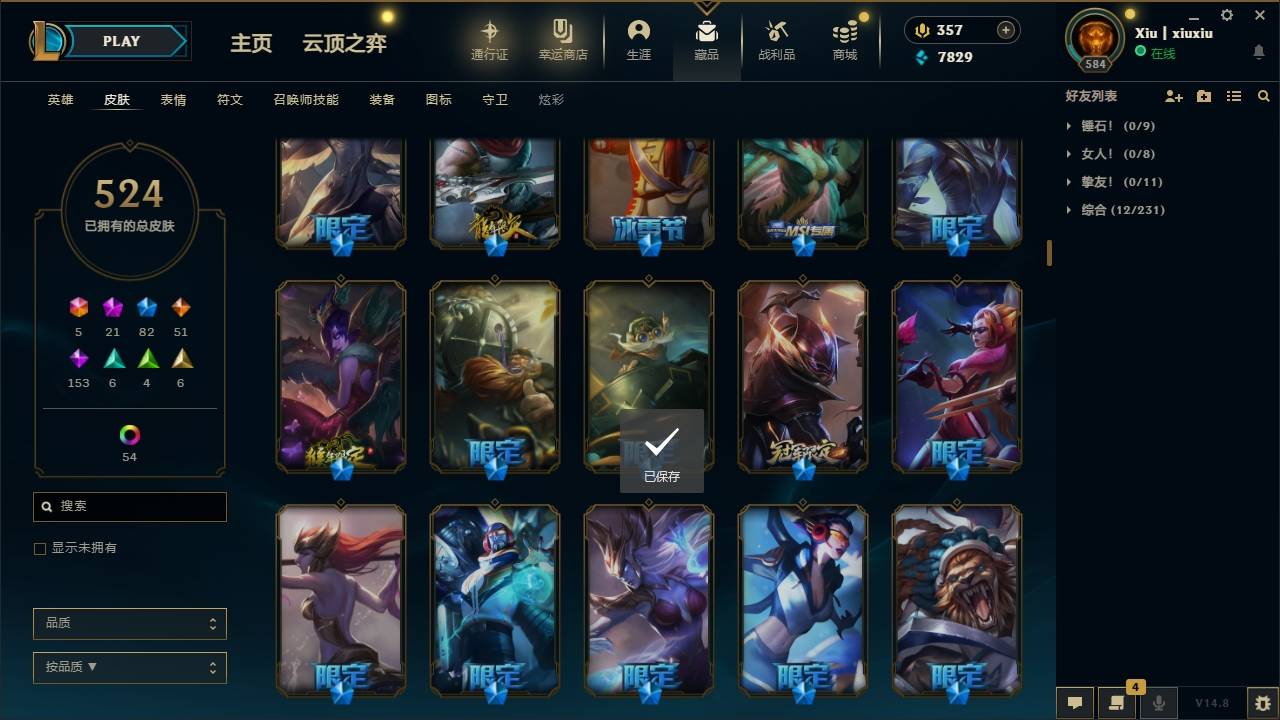Click the PLAY button
1280x720 pixels.
pos(121,41)
